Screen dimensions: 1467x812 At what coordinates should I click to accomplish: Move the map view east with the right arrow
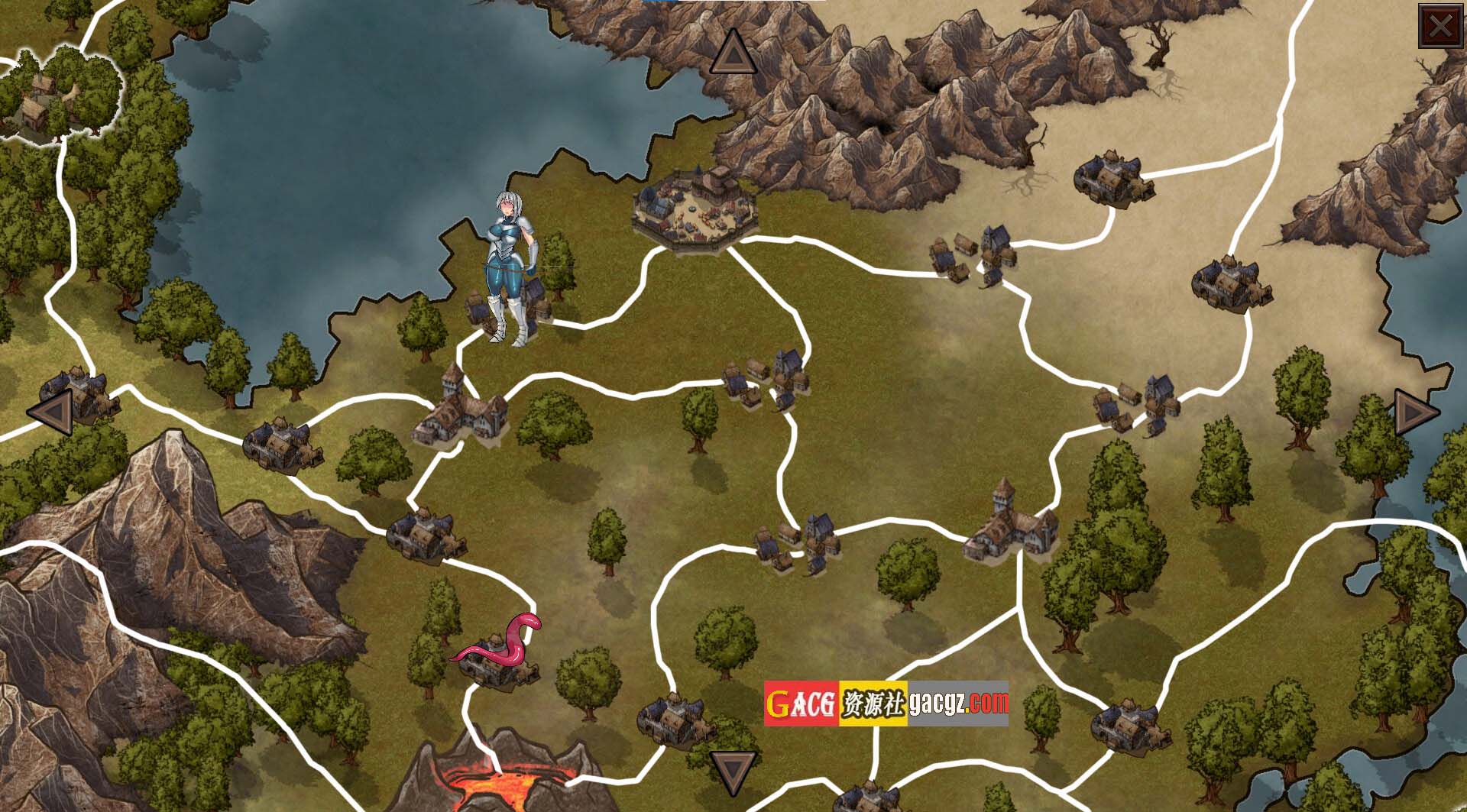coord(1417,412)
